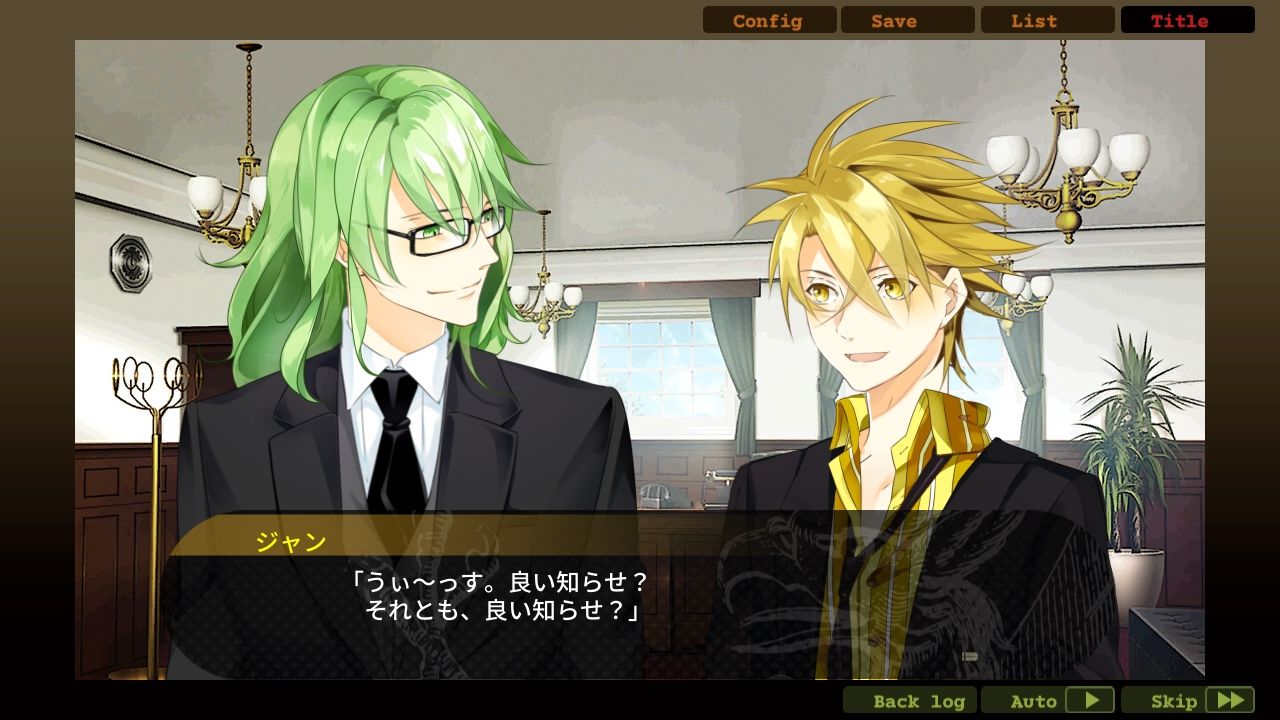Enable Auto mode for automatic text advance
Image resolution: width=1280 pixels, height=720 pixels.
pyautogui.click(x=1035, y=700)
